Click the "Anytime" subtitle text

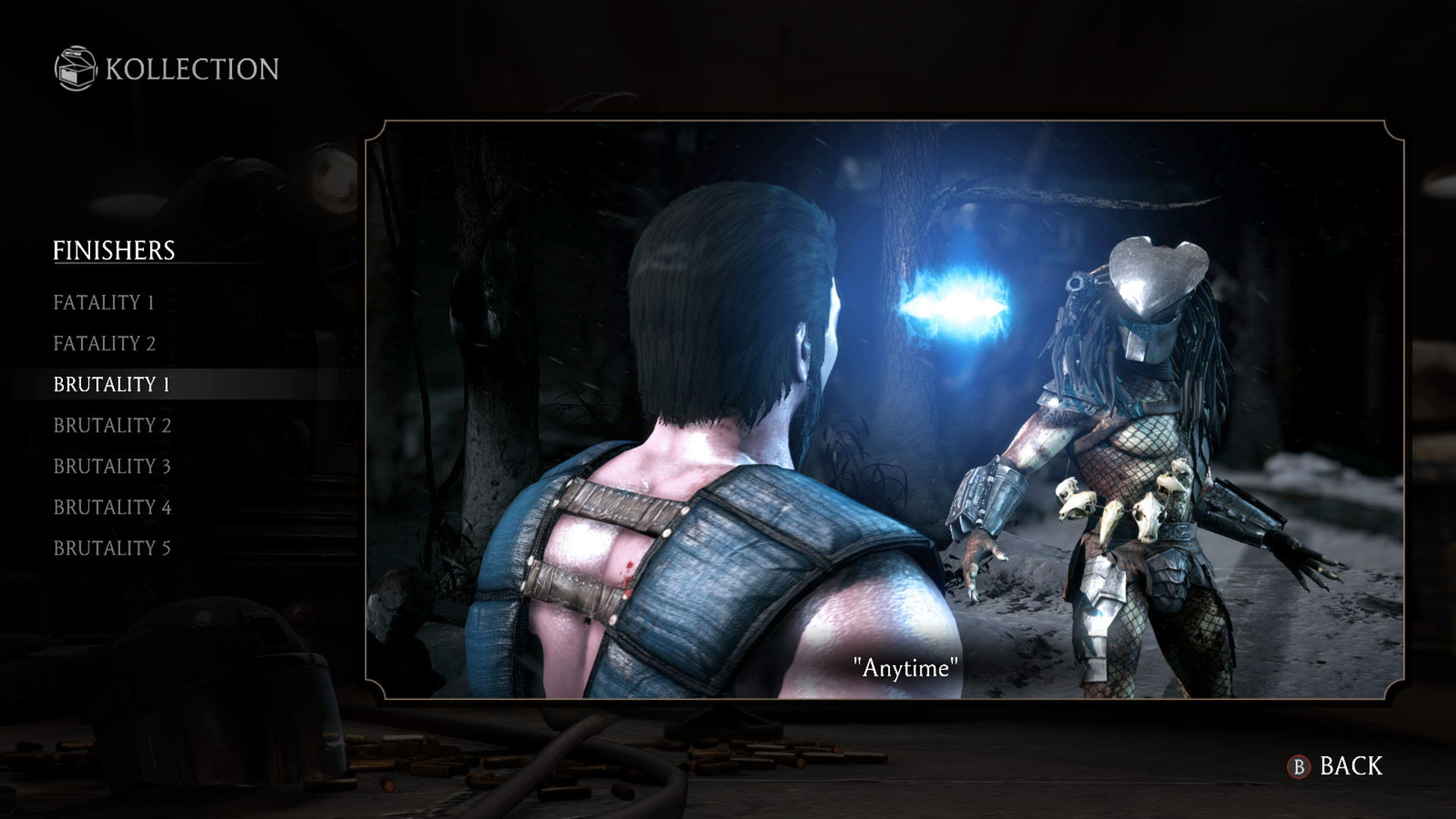905,669
